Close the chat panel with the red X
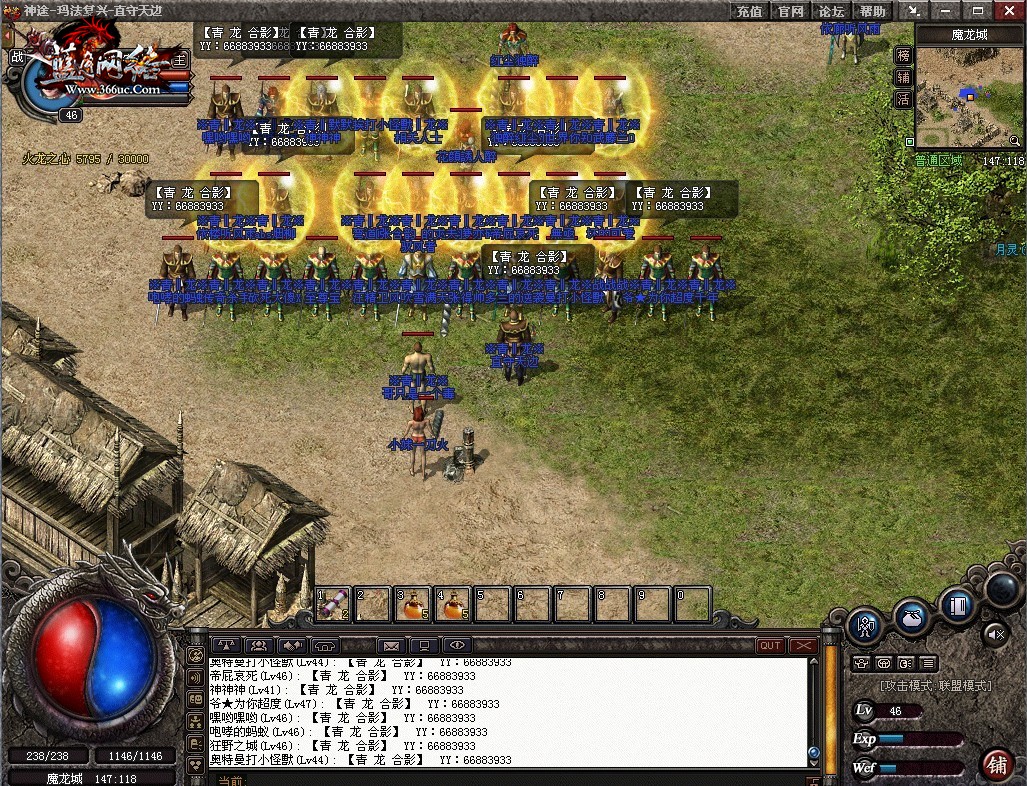The image size is (1027, 786). (x=803, y=646)
